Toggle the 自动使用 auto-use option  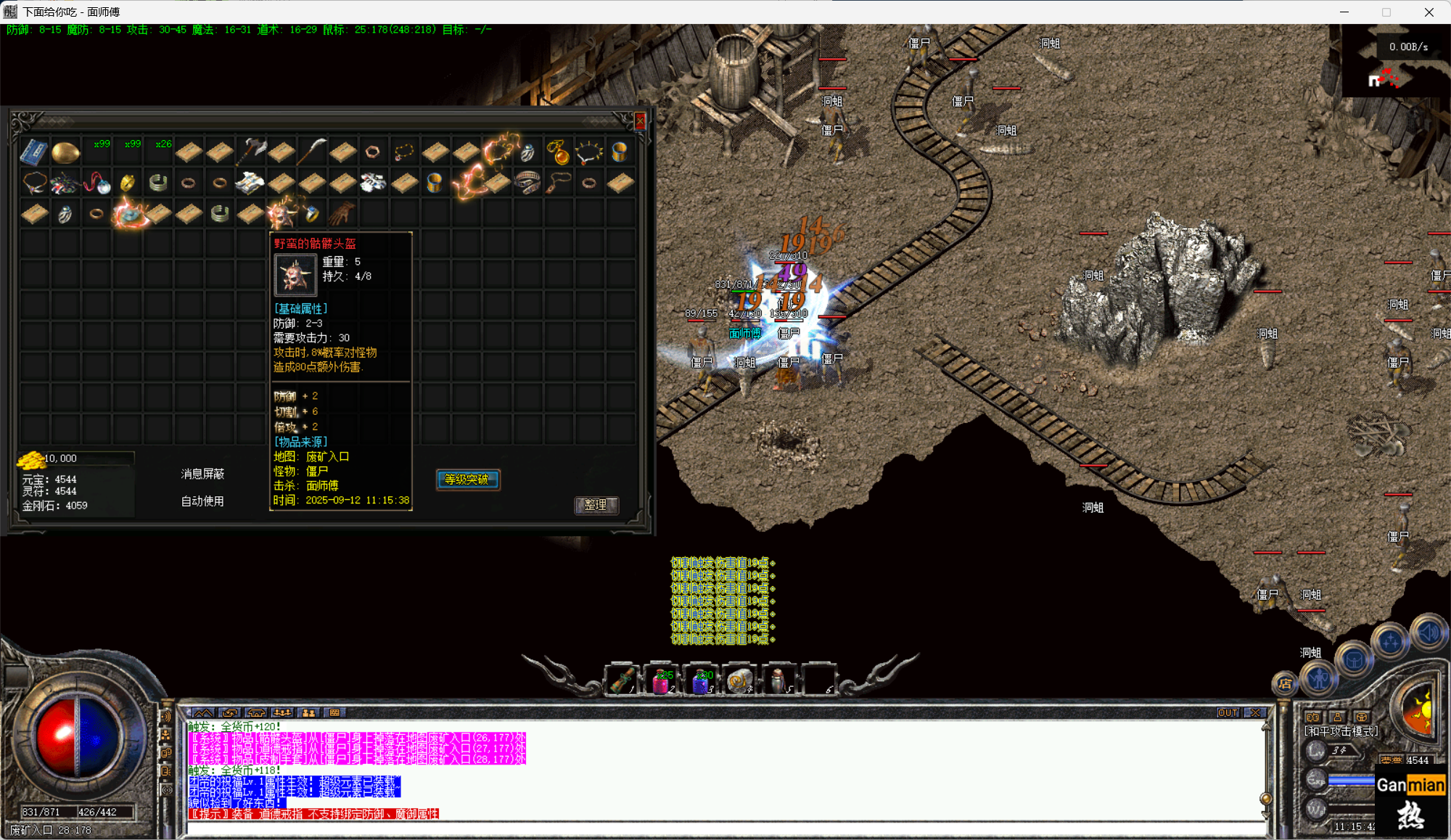[x=202, y=501]
